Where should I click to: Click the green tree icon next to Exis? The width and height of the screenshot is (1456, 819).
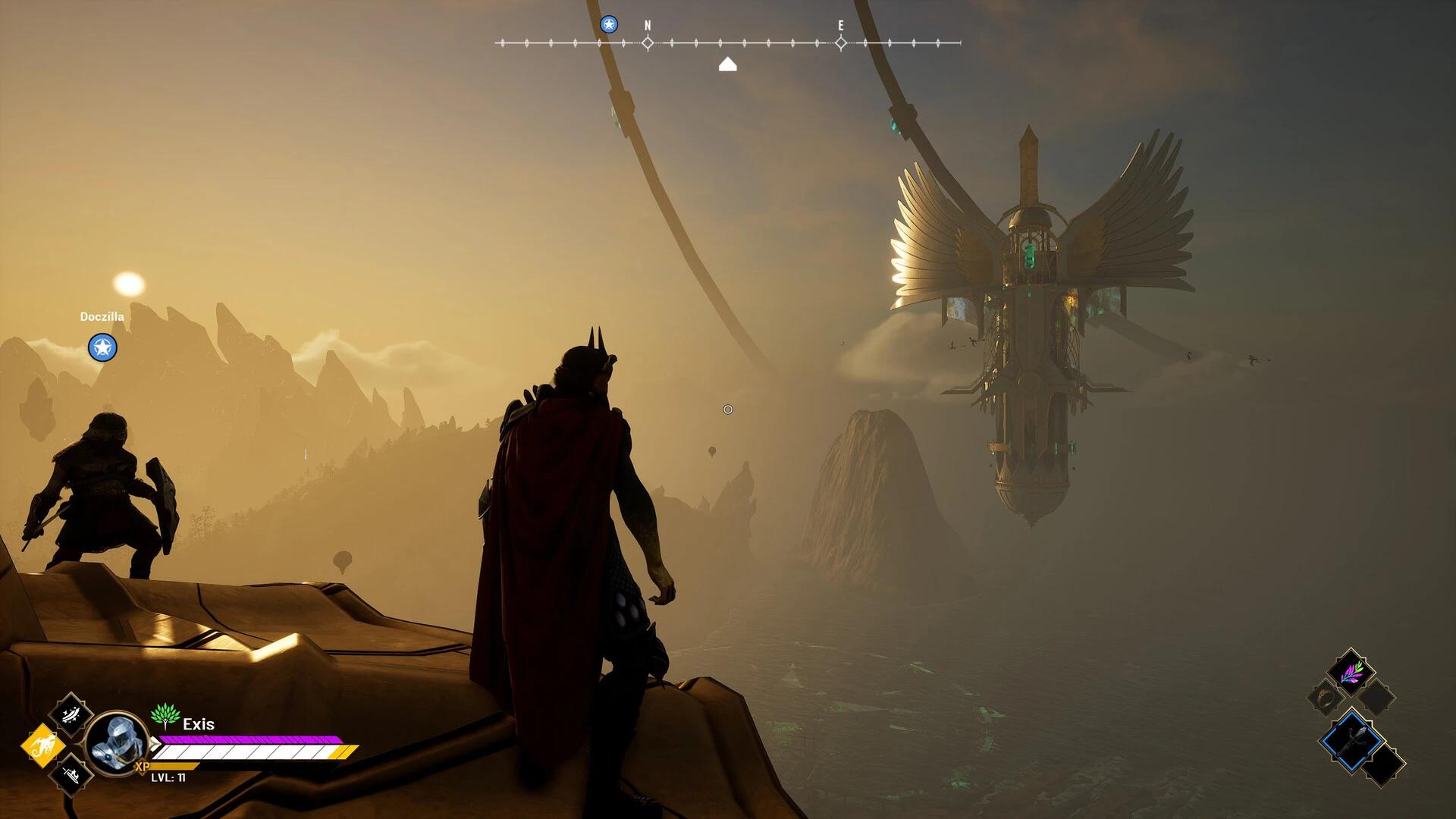coord(165,717)
